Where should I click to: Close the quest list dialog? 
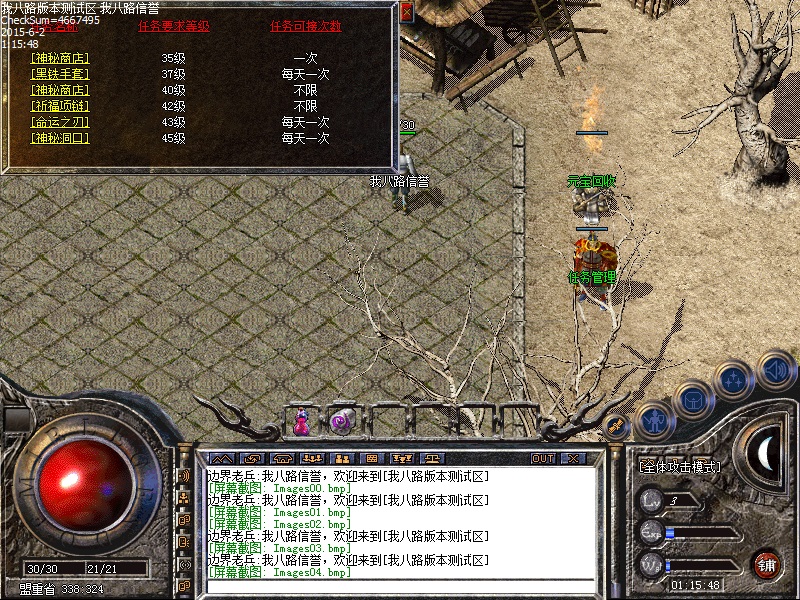[x=406, y=12]
